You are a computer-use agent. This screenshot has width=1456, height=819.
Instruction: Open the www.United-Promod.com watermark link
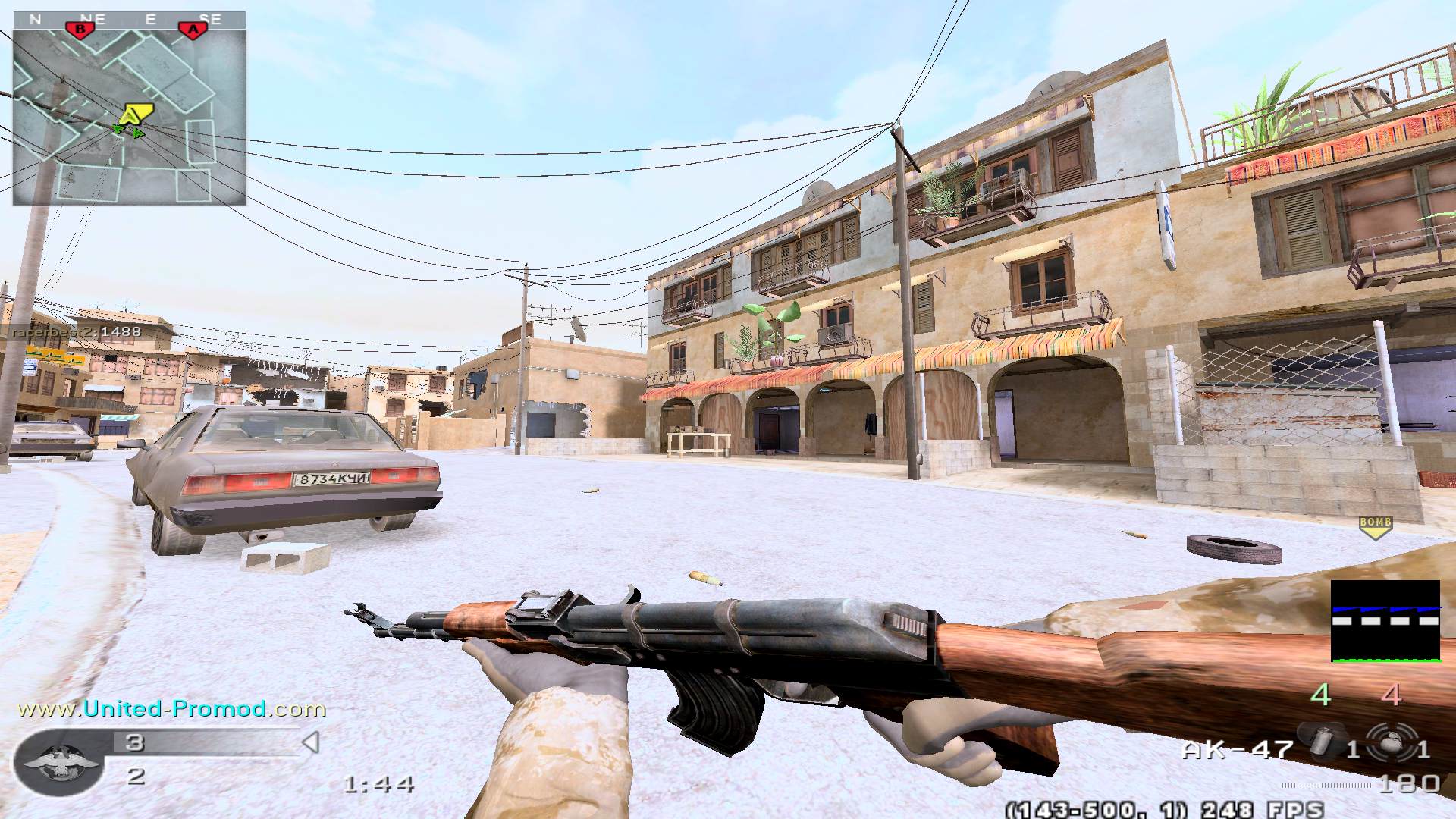171,709
